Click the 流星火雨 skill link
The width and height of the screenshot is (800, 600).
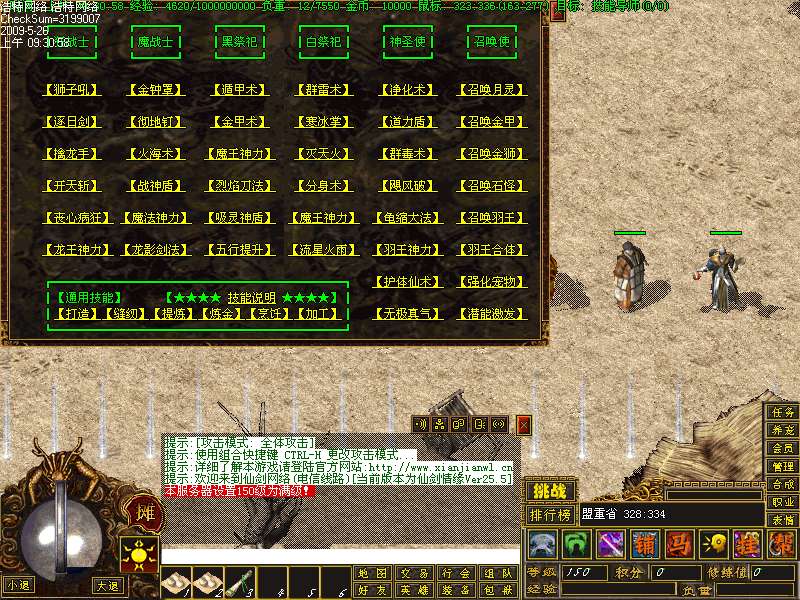click(324, 250)
